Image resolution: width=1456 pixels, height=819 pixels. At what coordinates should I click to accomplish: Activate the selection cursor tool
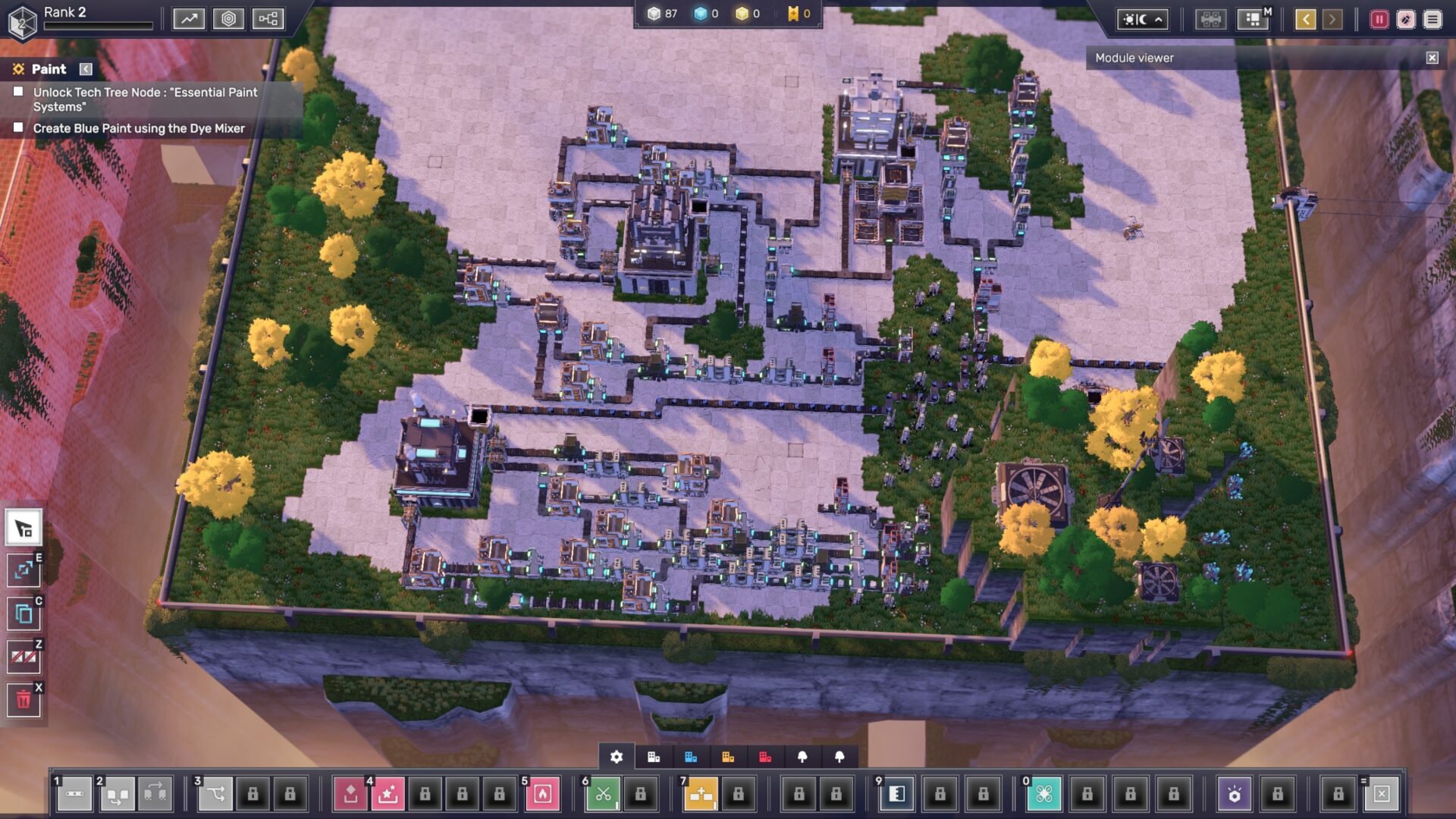tap(24, 528)
